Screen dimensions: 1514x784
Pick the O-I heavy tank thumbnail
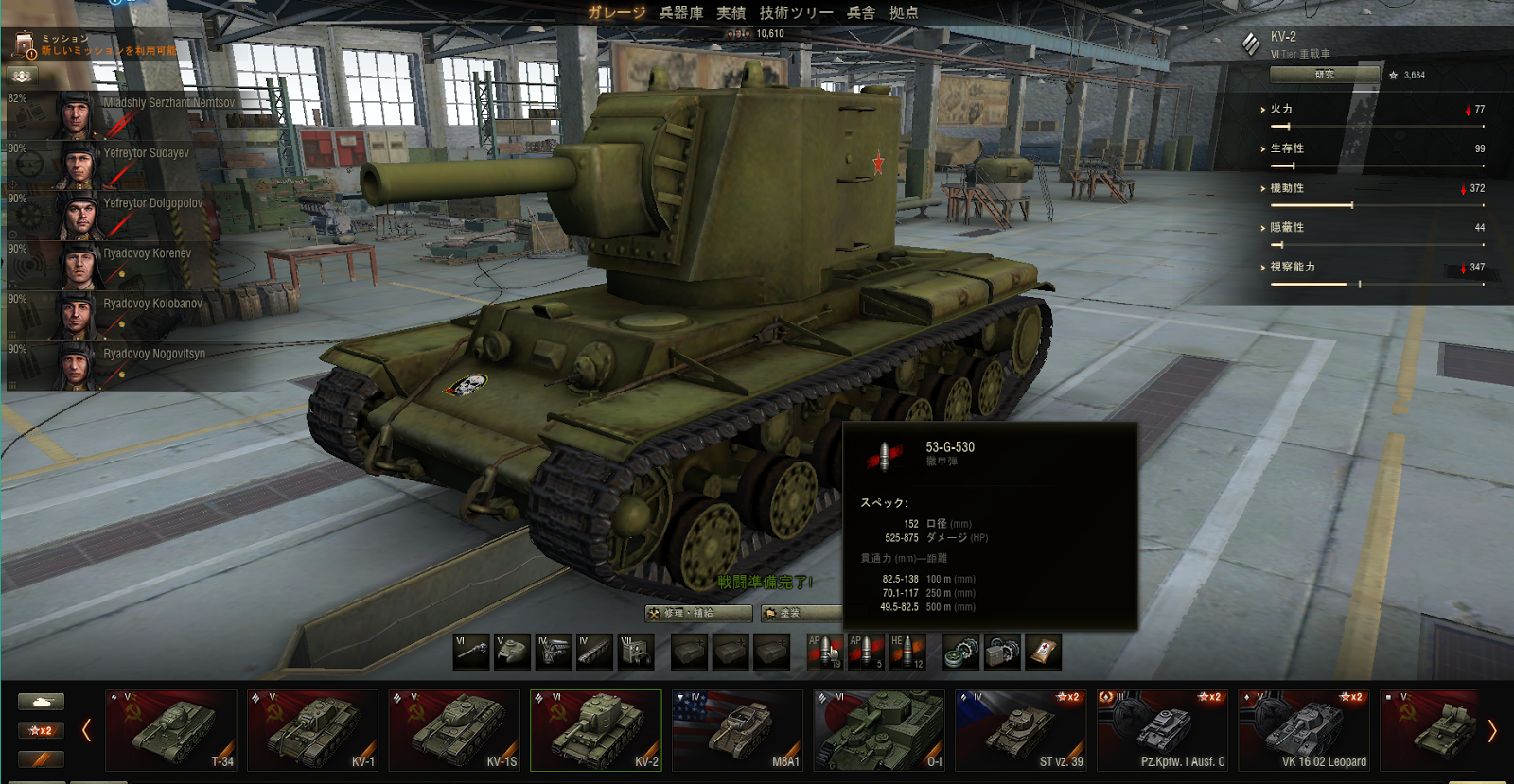(x=879, y=730)
